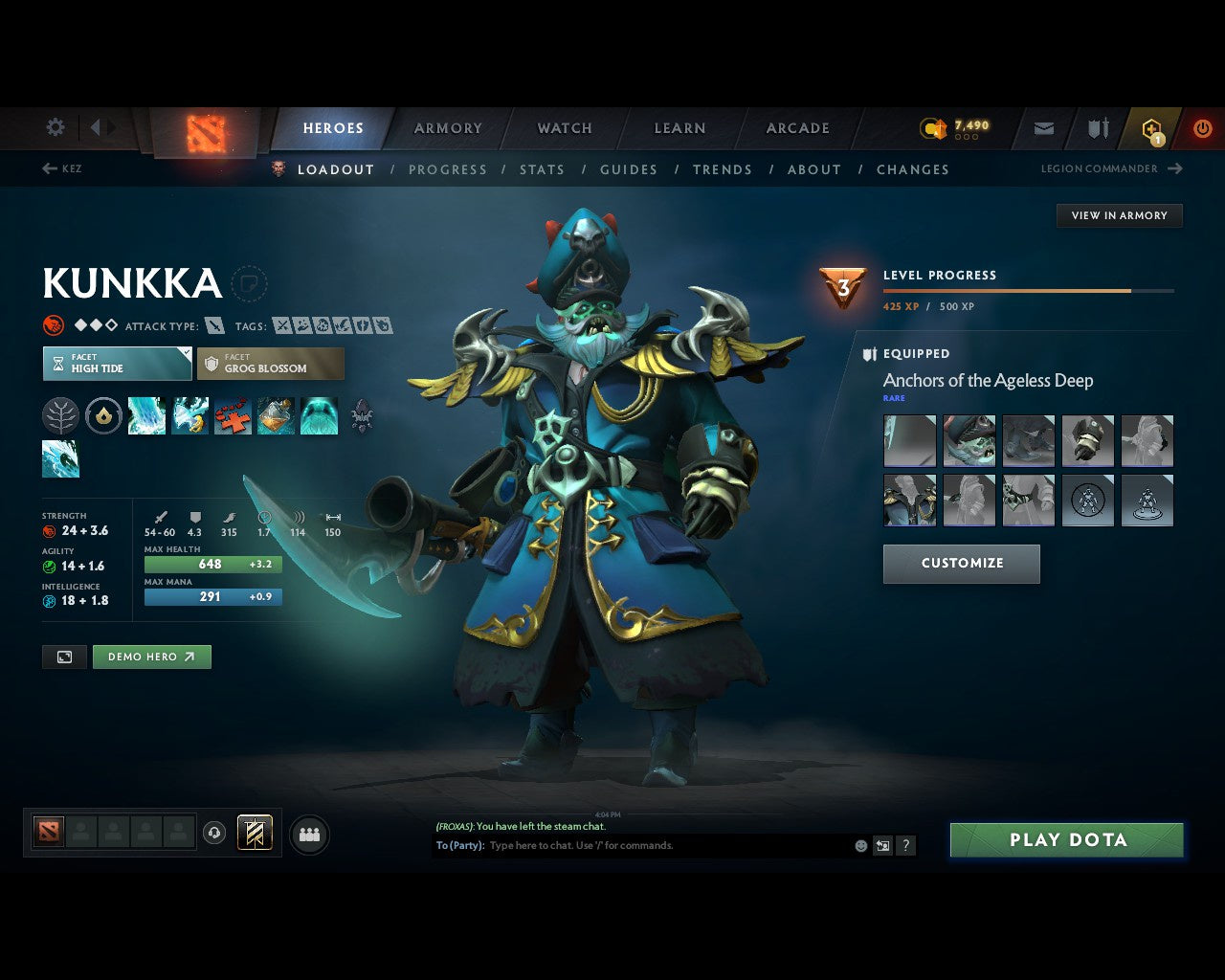
Task: Open the notifications envelope icon
Action: click(x=1043, y=127)
